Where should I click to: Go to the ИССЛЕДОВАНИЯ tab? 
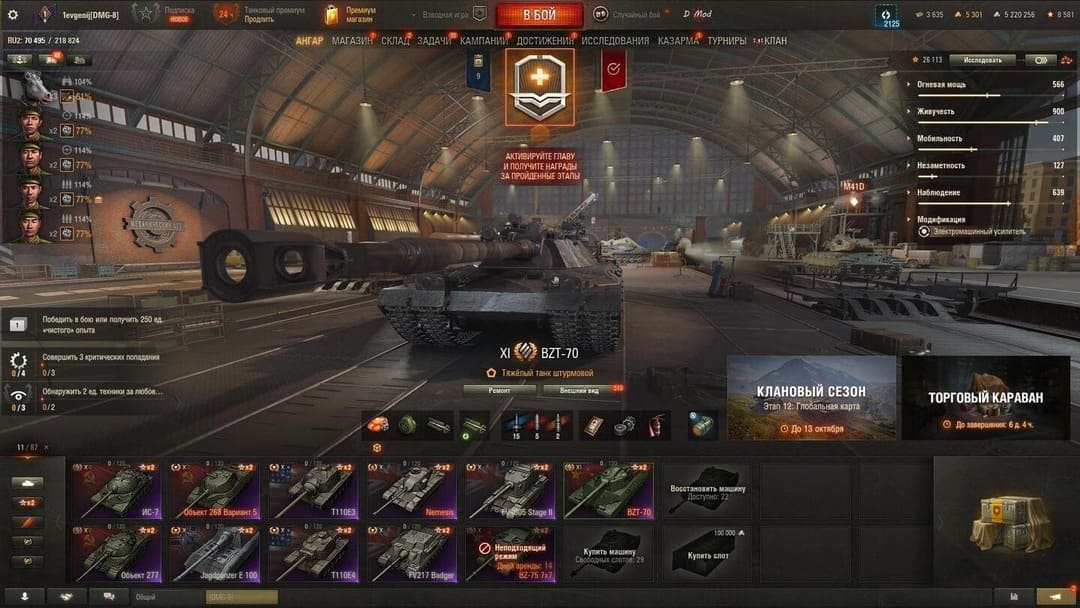coord(615,41)
